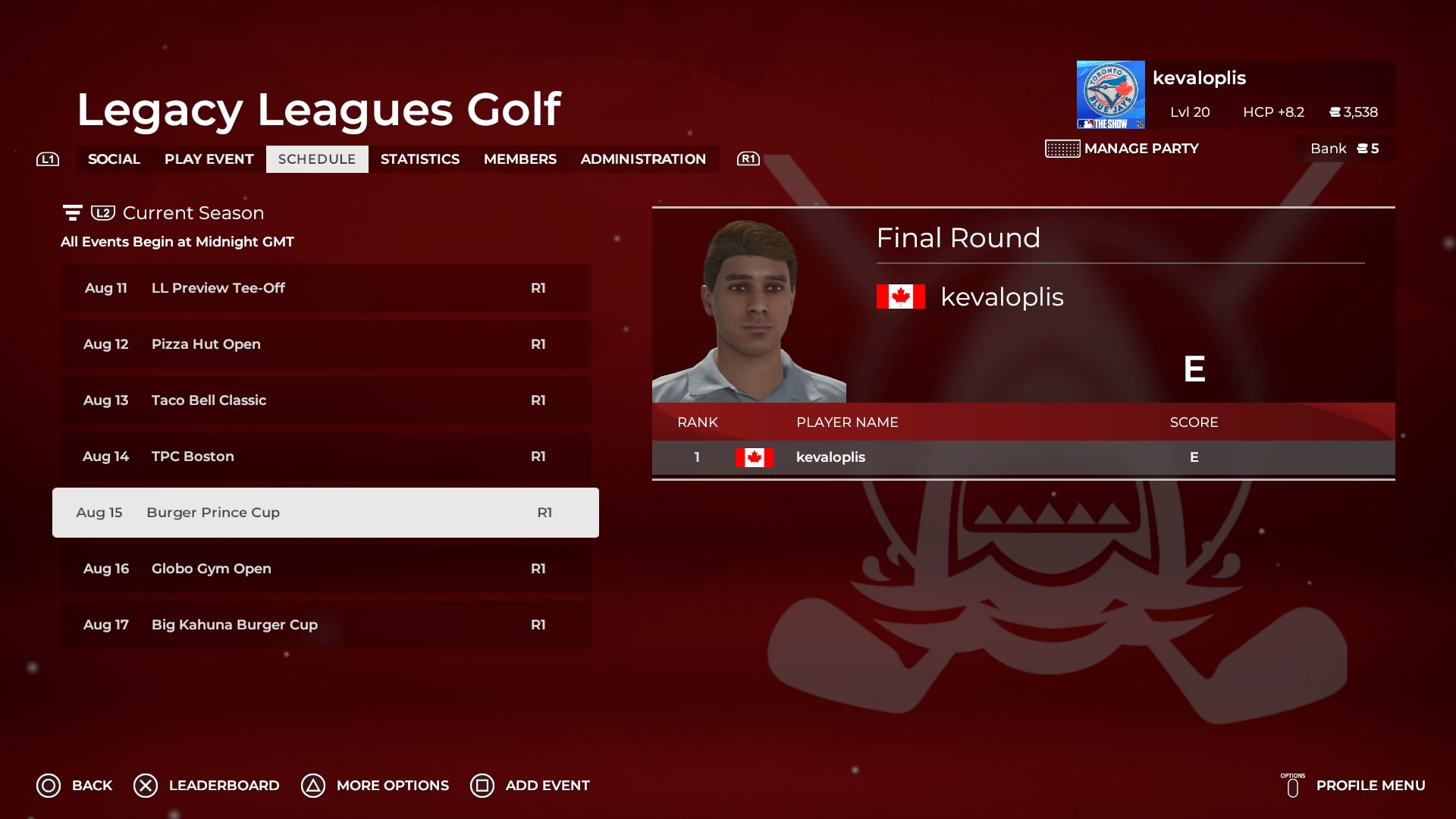Select the Schedule tab
The image size is (1456, 819).
[317, 159]
